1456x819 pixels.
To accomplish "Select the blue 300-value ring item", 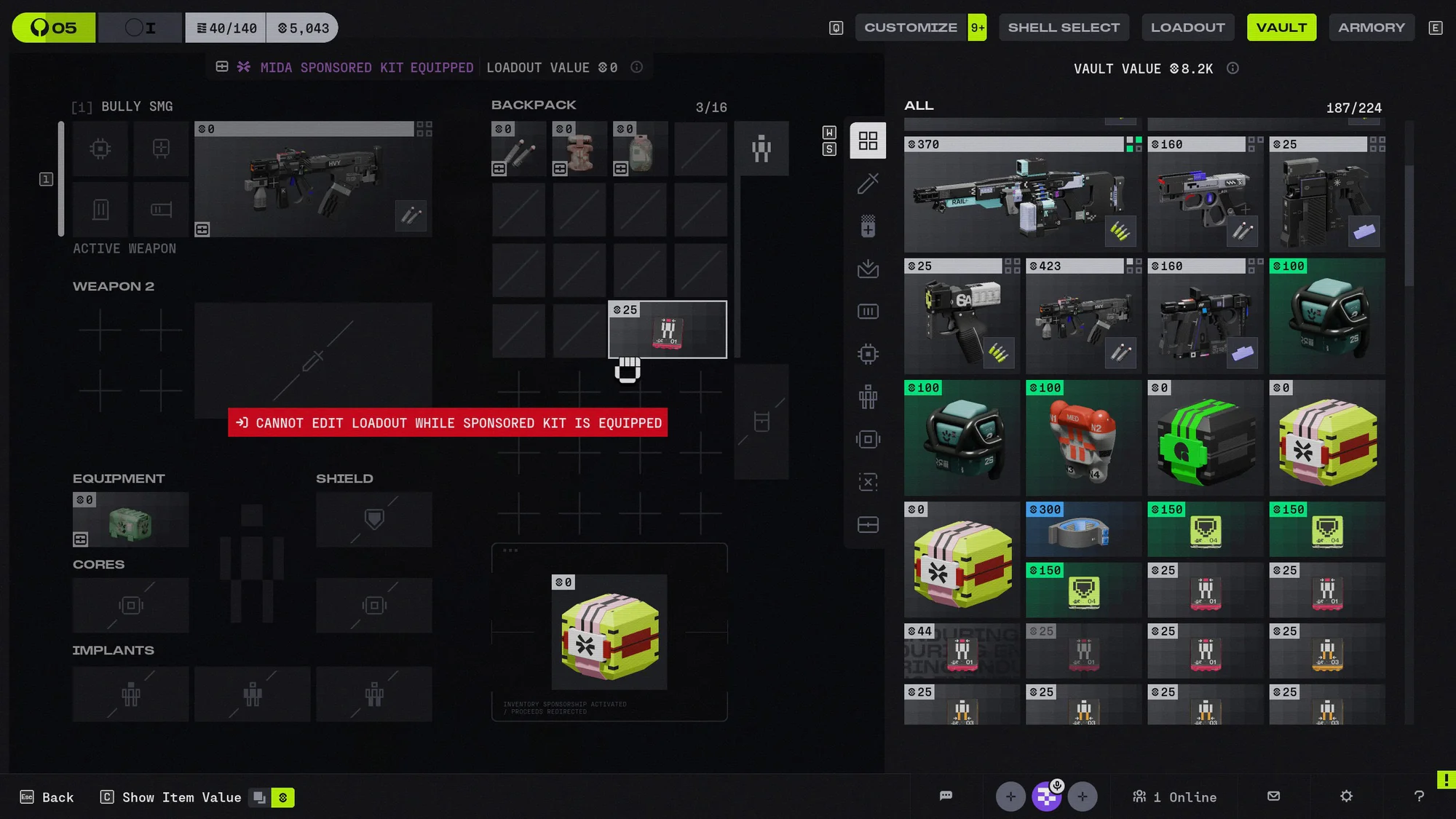I will (x=1083, y=529).
